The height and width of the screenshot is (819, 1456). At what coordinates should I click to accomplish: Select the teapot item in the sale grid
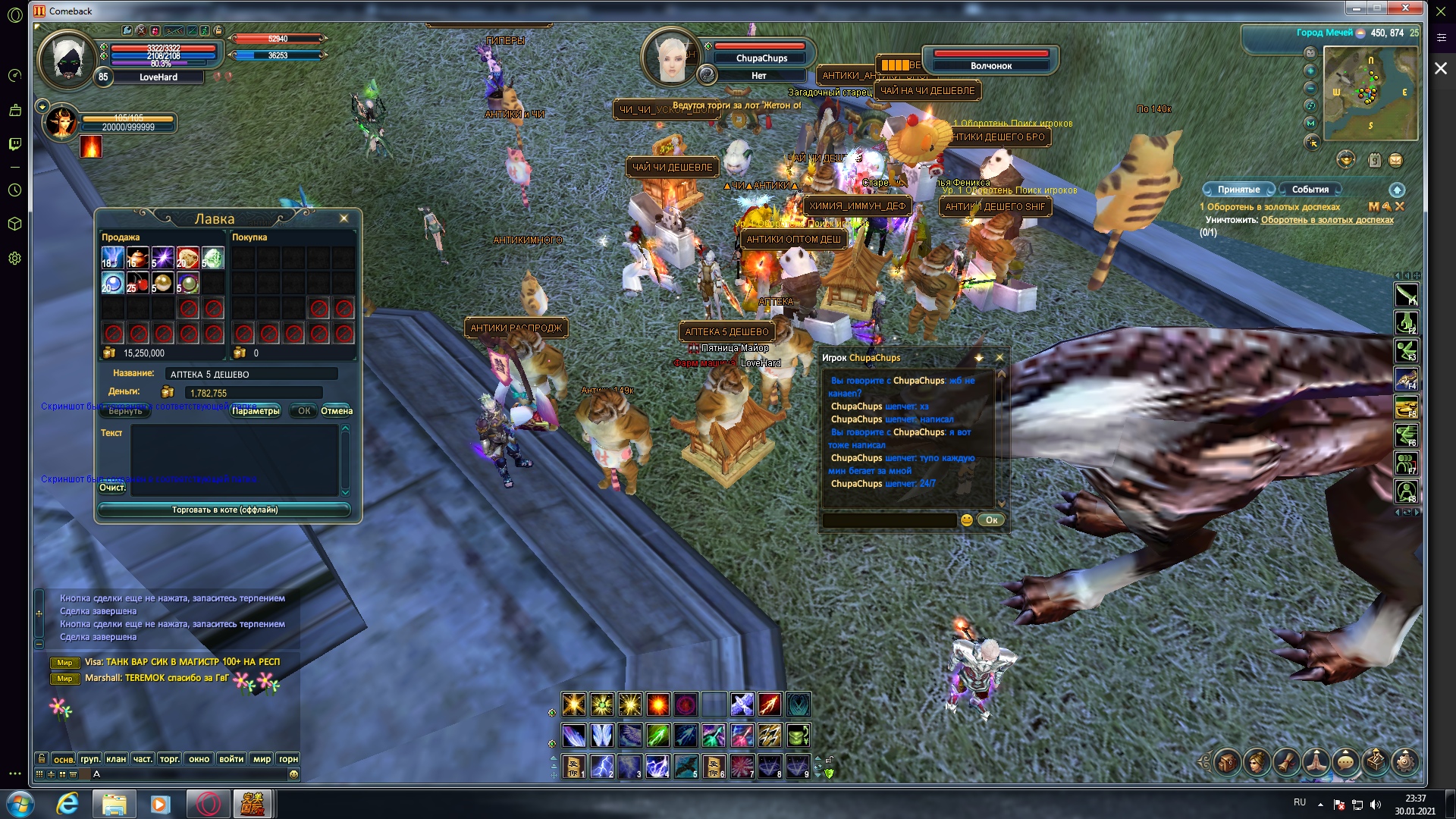click(137, 258)
